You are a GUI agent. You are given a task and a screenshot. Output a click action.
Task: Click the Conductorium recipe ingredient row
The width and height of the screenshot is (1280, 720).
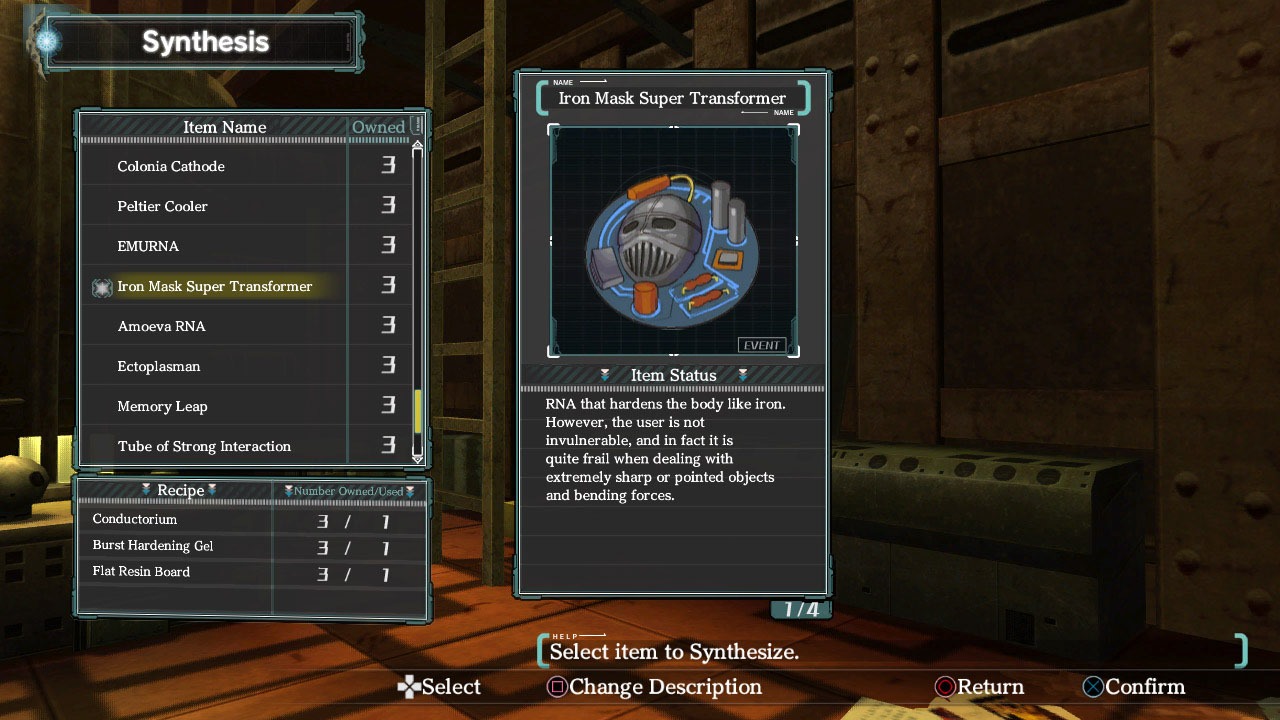point(135,520)
